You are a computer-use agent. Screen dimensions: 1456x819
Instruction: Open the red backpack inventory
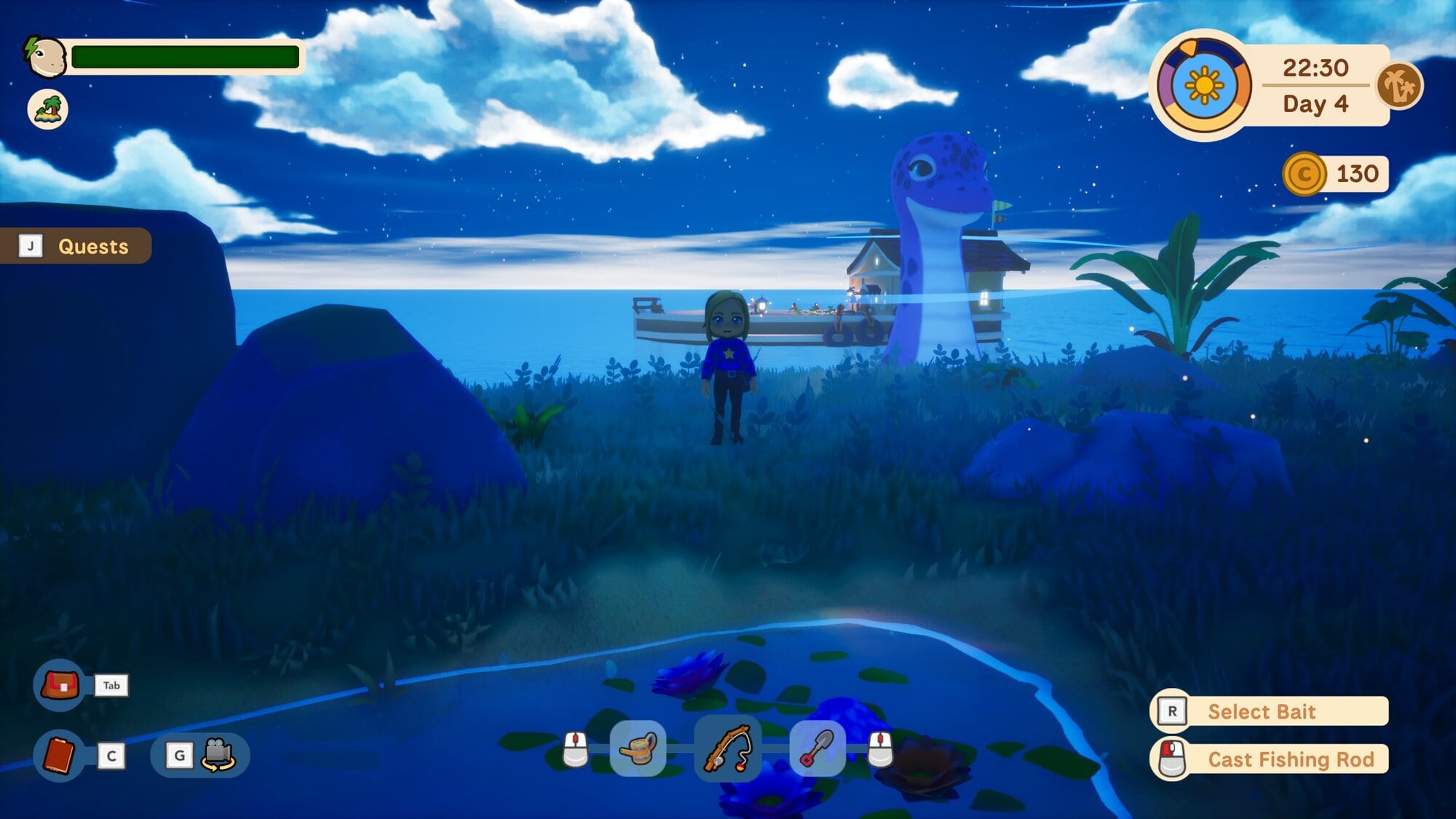click(x=60, y=685)
